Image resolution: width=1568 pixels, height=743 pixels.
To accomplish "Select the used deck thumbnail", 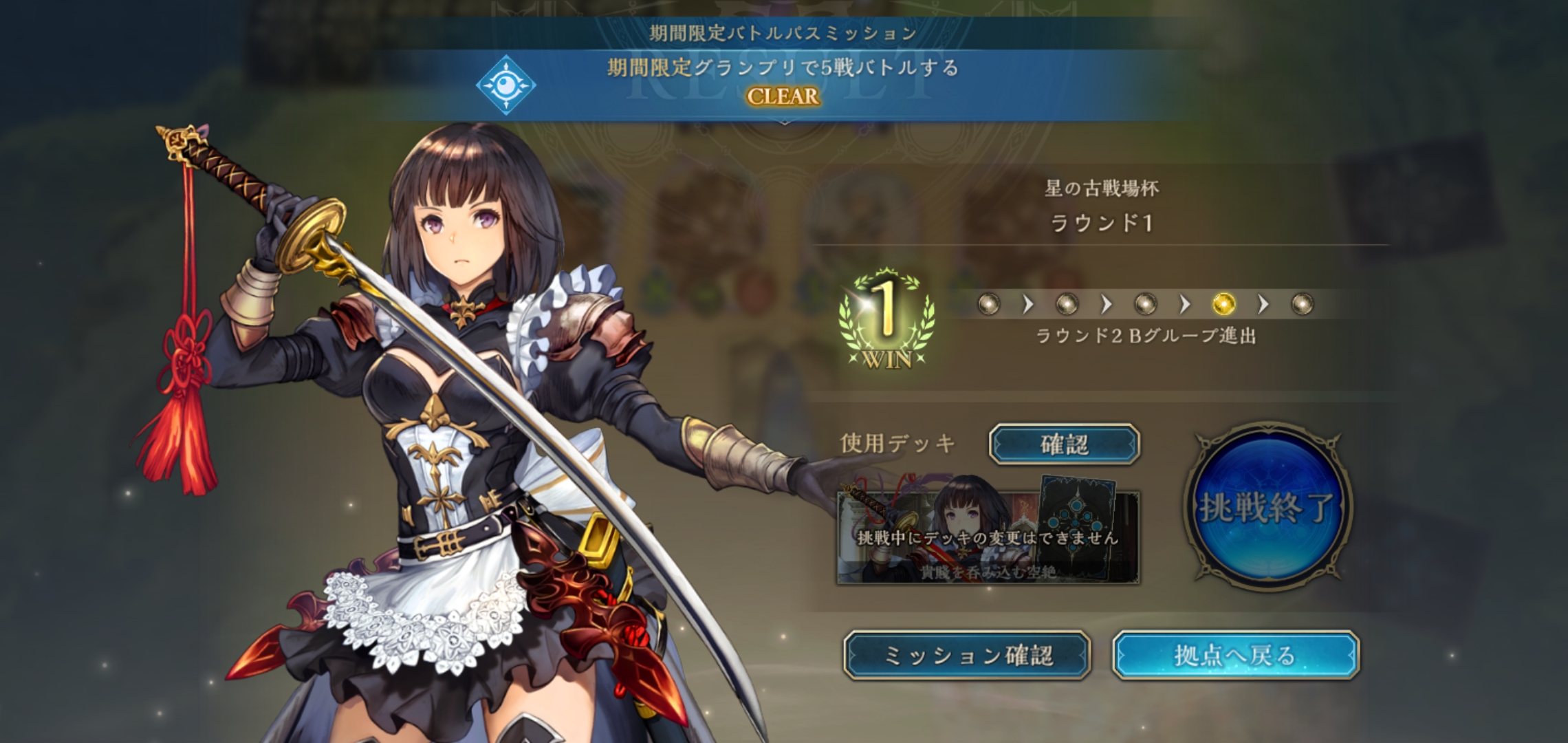I will tap(988, 537).
